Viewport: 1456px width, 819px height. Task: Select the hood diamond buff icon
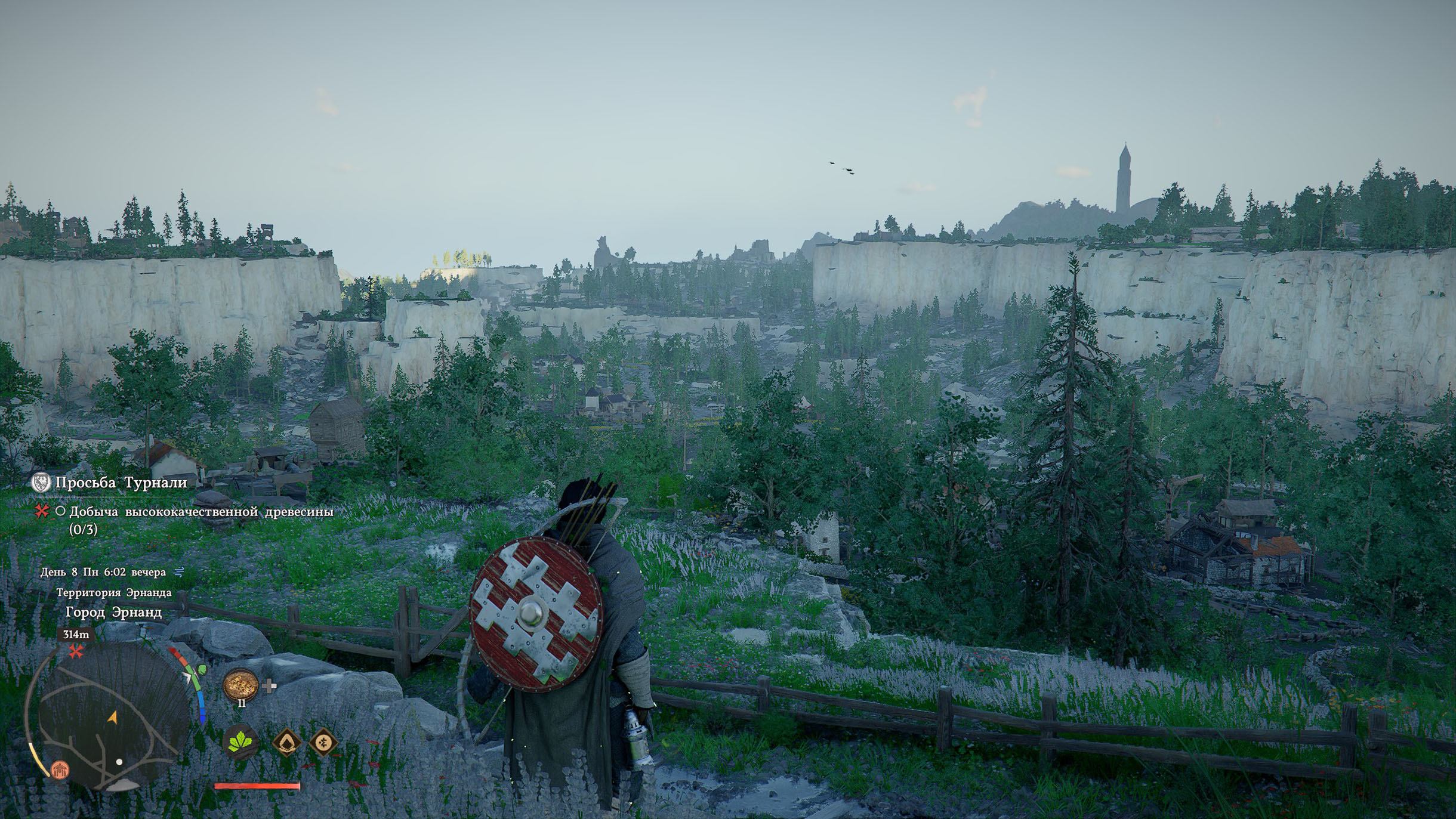[x=286, y=743]
